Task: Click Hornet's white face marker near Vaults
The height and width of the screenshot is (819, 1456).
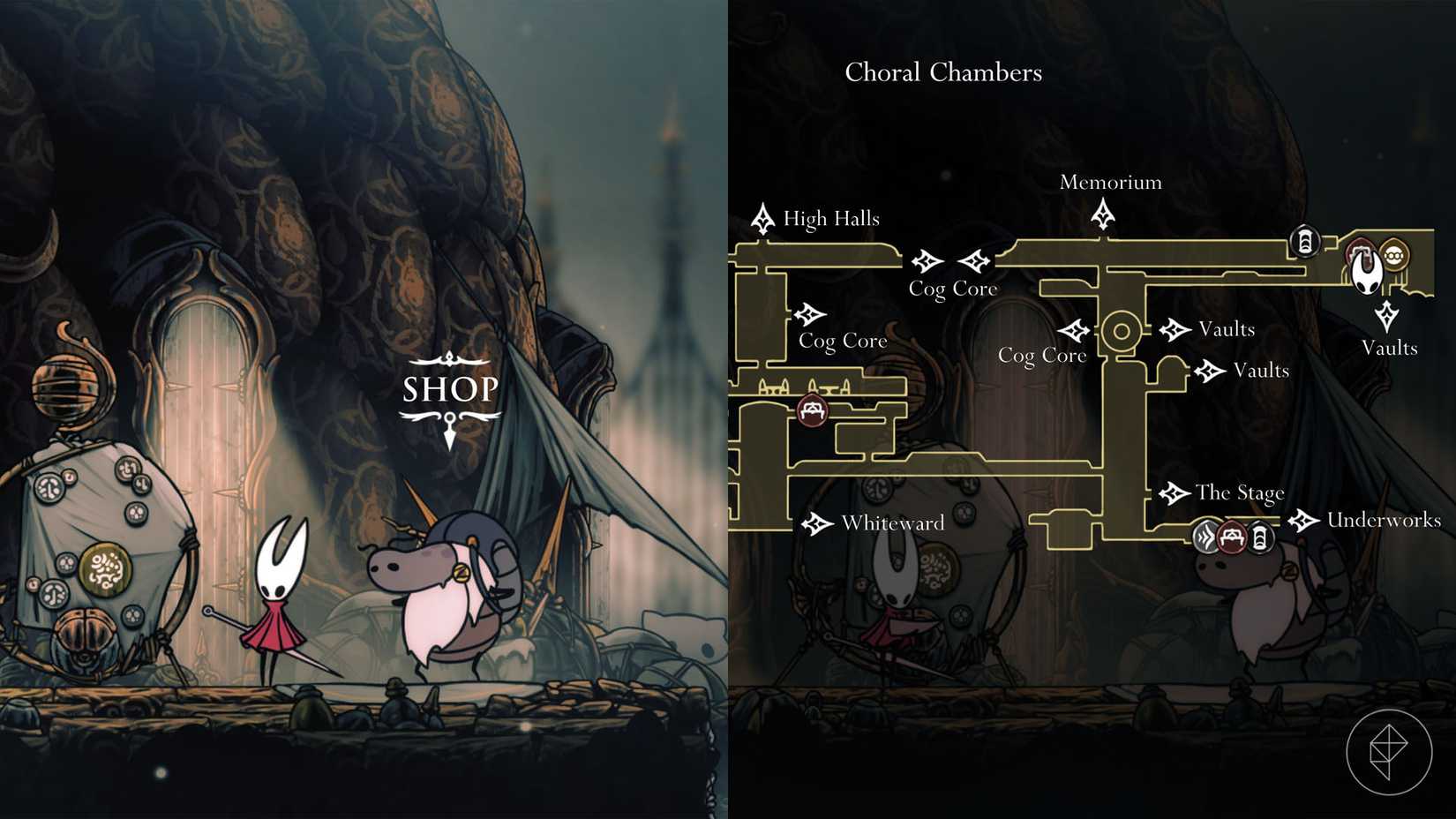Action: coord(1366,272)
